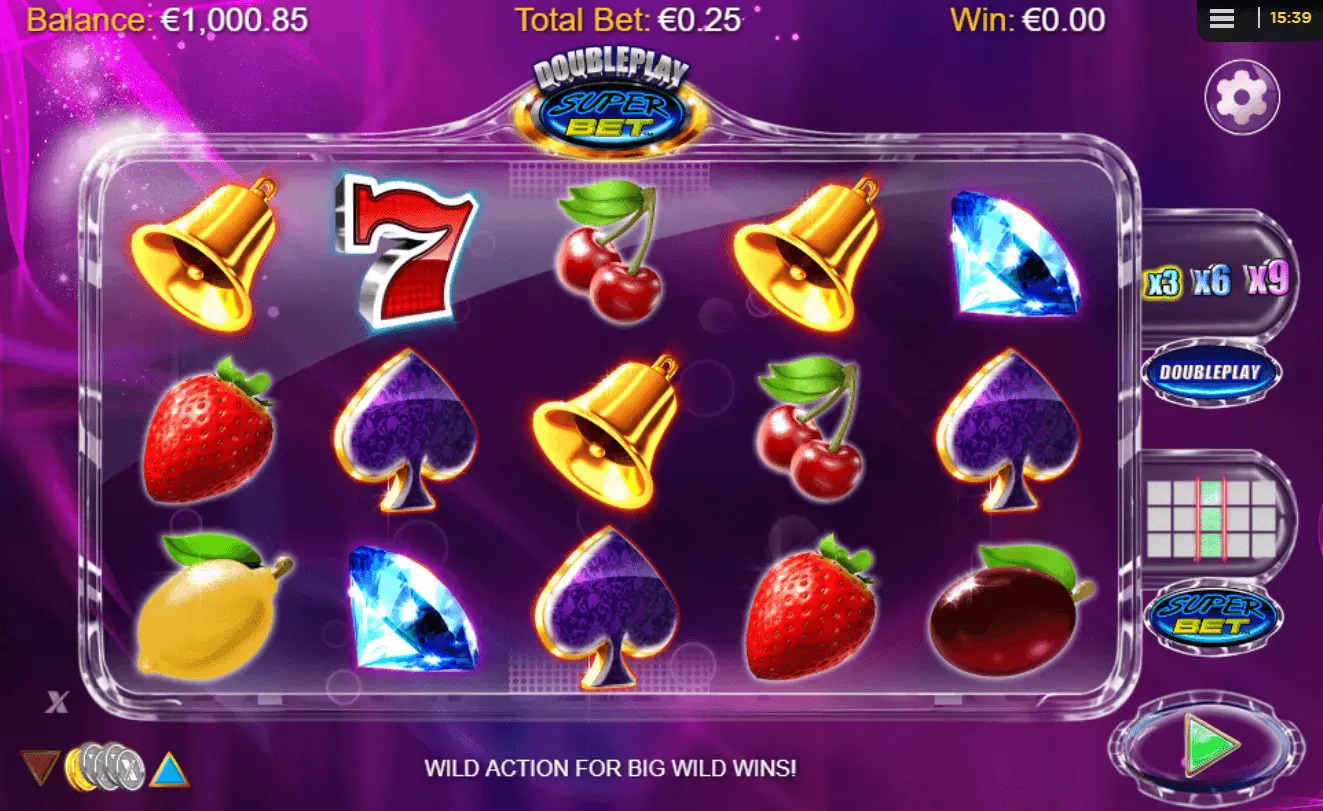Spin the reels with the green play button
Screen dimensions: 1323x811
1210,744
